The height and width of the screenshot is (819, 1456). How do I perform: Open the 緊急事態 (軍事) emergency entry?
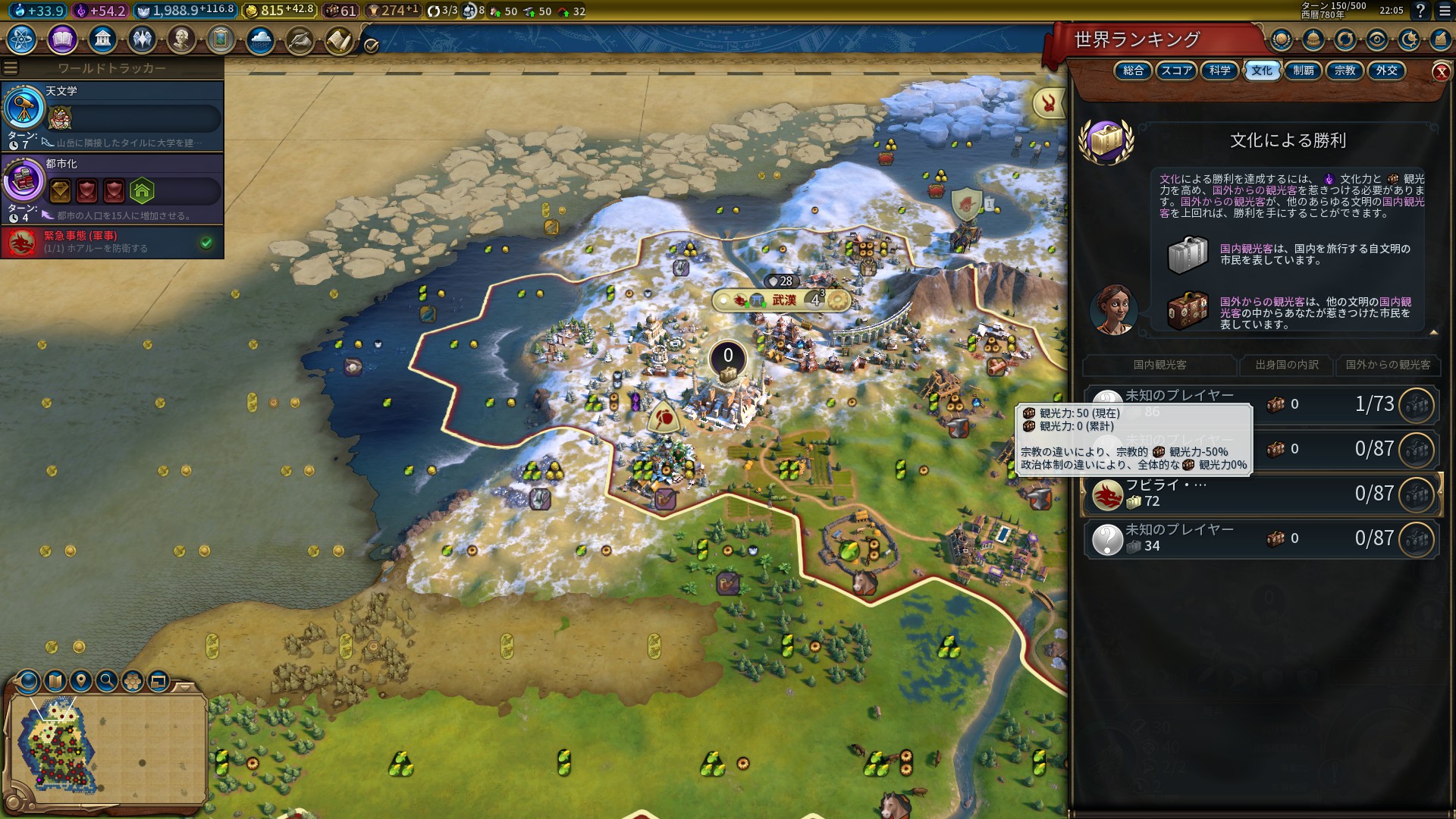112,242
